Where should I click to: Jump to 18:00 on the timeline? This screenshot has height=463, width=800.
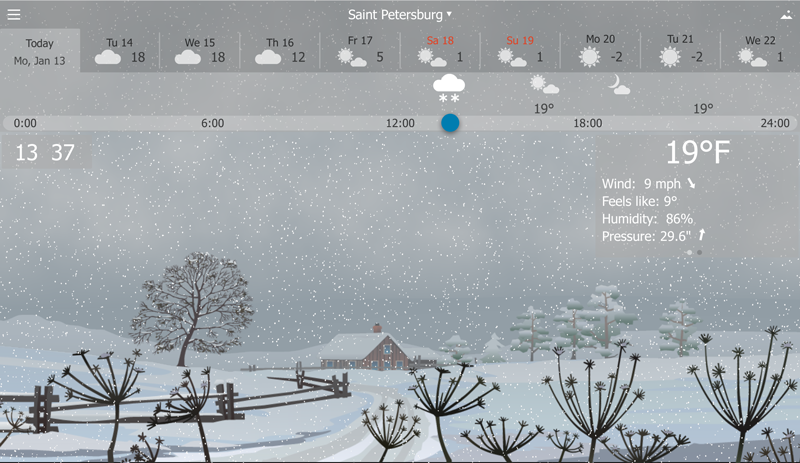(588, 123)
